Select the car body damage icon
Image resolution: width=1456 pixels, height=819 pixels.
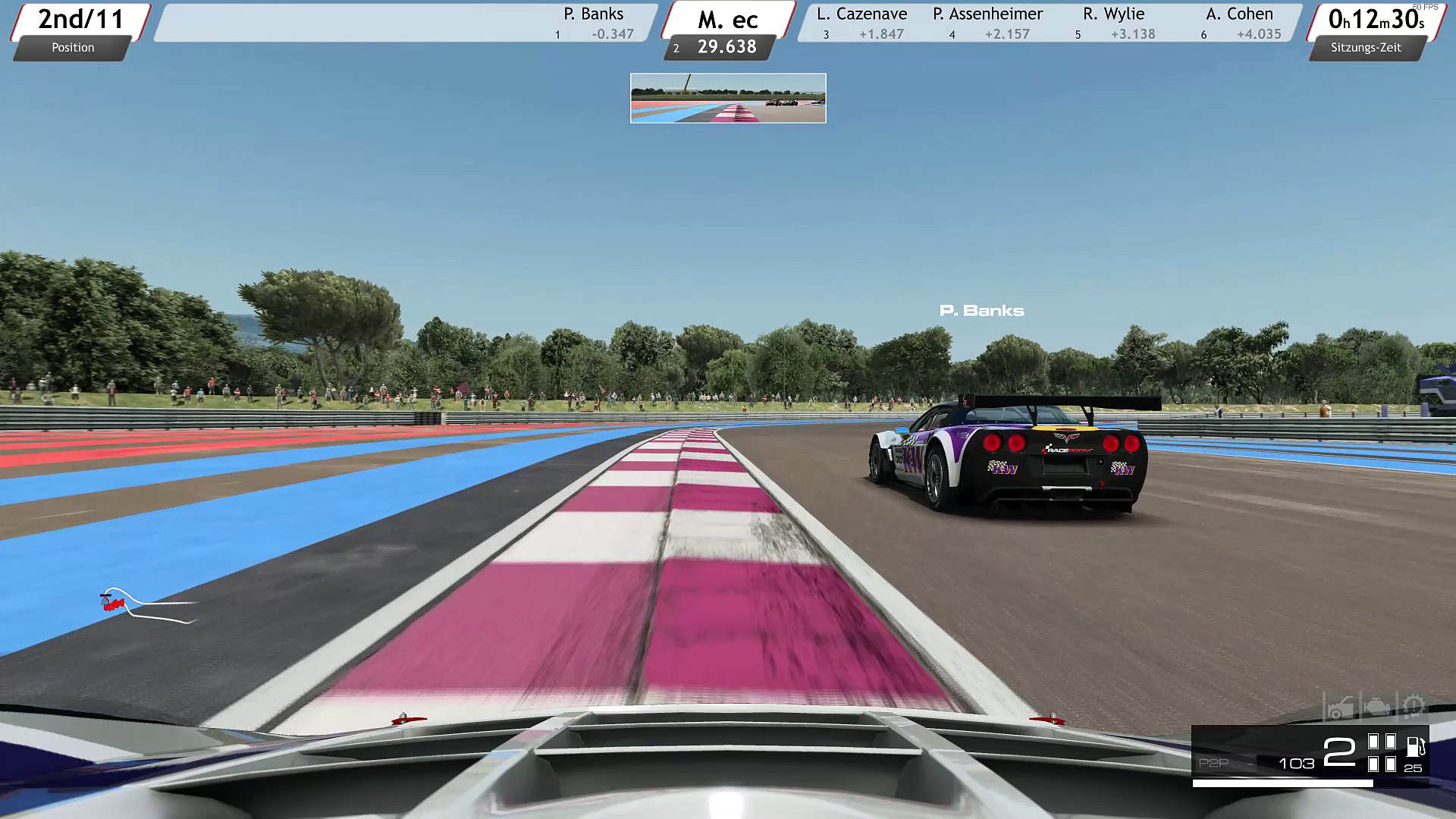[x=1339, y=708]
